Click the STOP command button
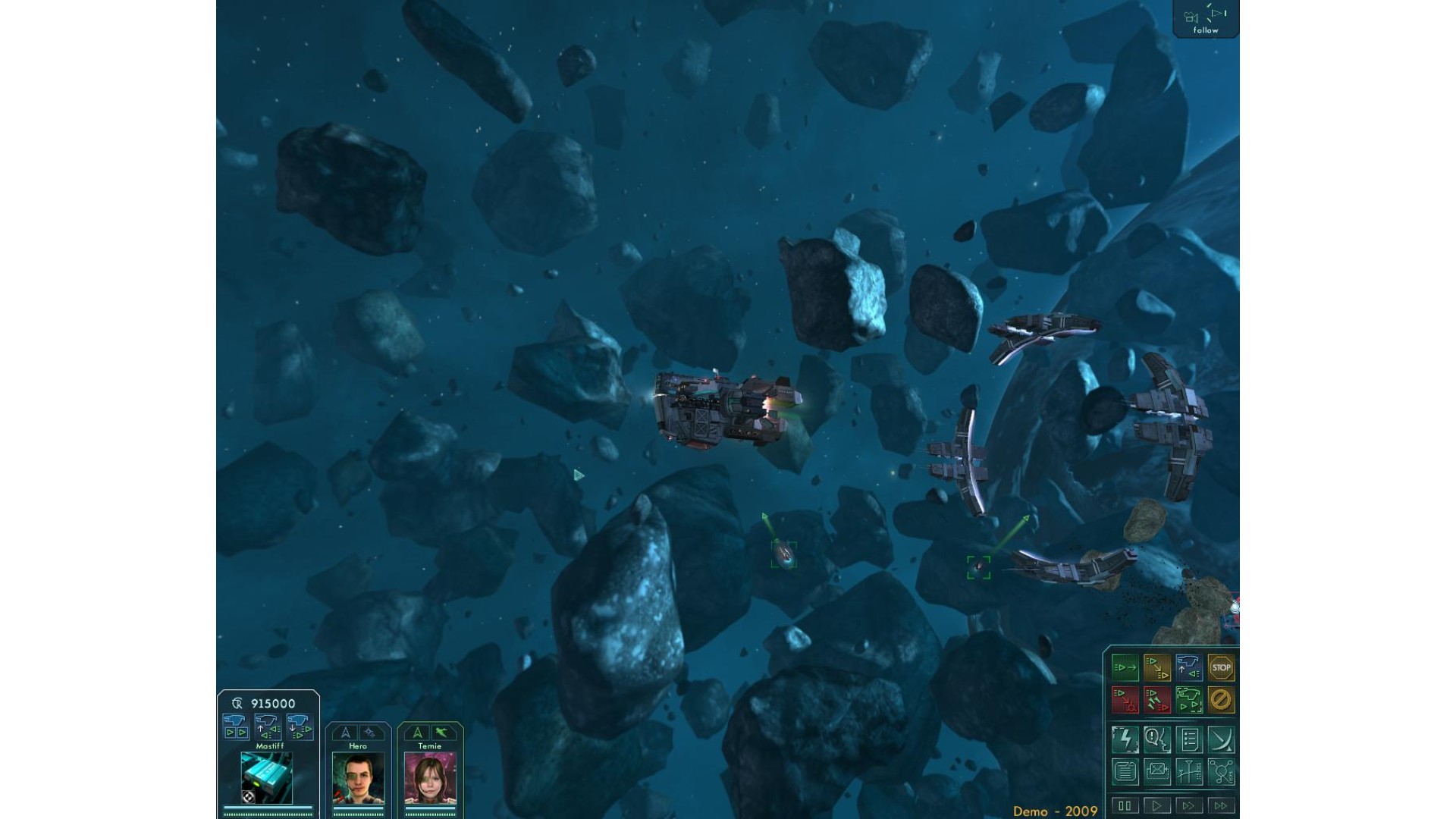The height and width of the screenshot is (819, 1456). (1221, 668)
